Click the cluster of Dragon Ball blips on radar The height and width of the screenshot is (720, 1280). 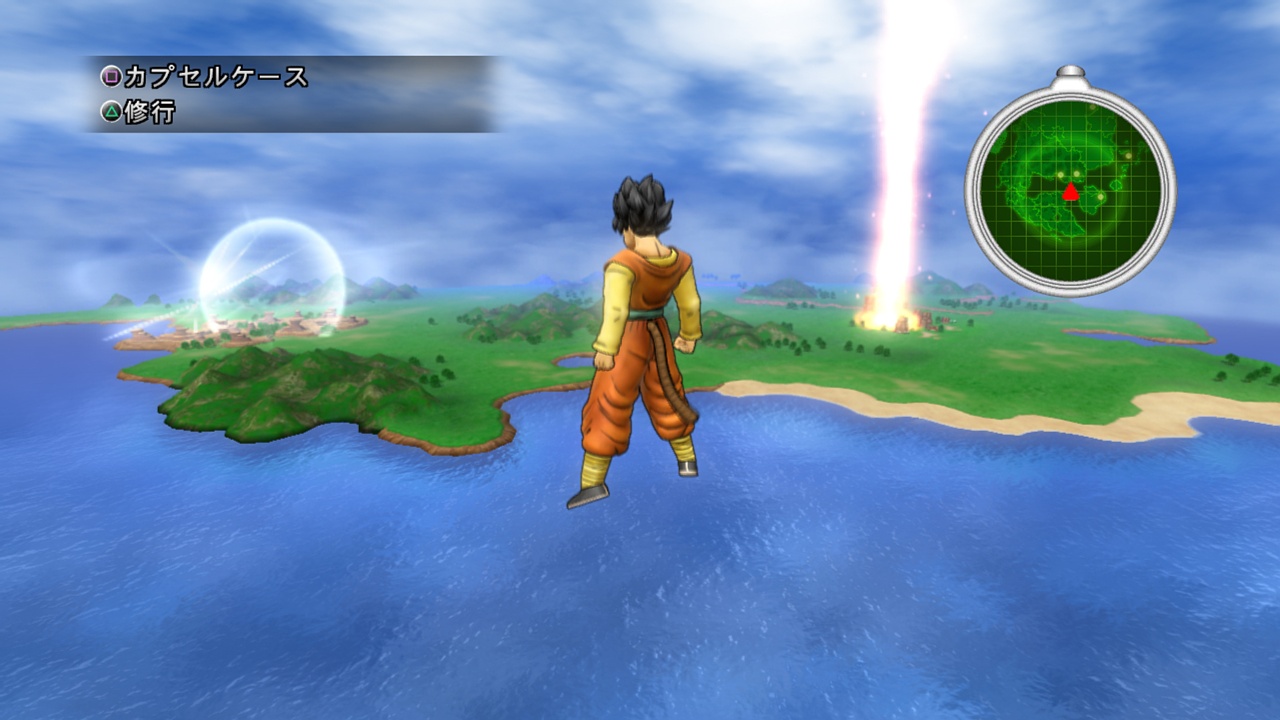tap(1068, 175)
